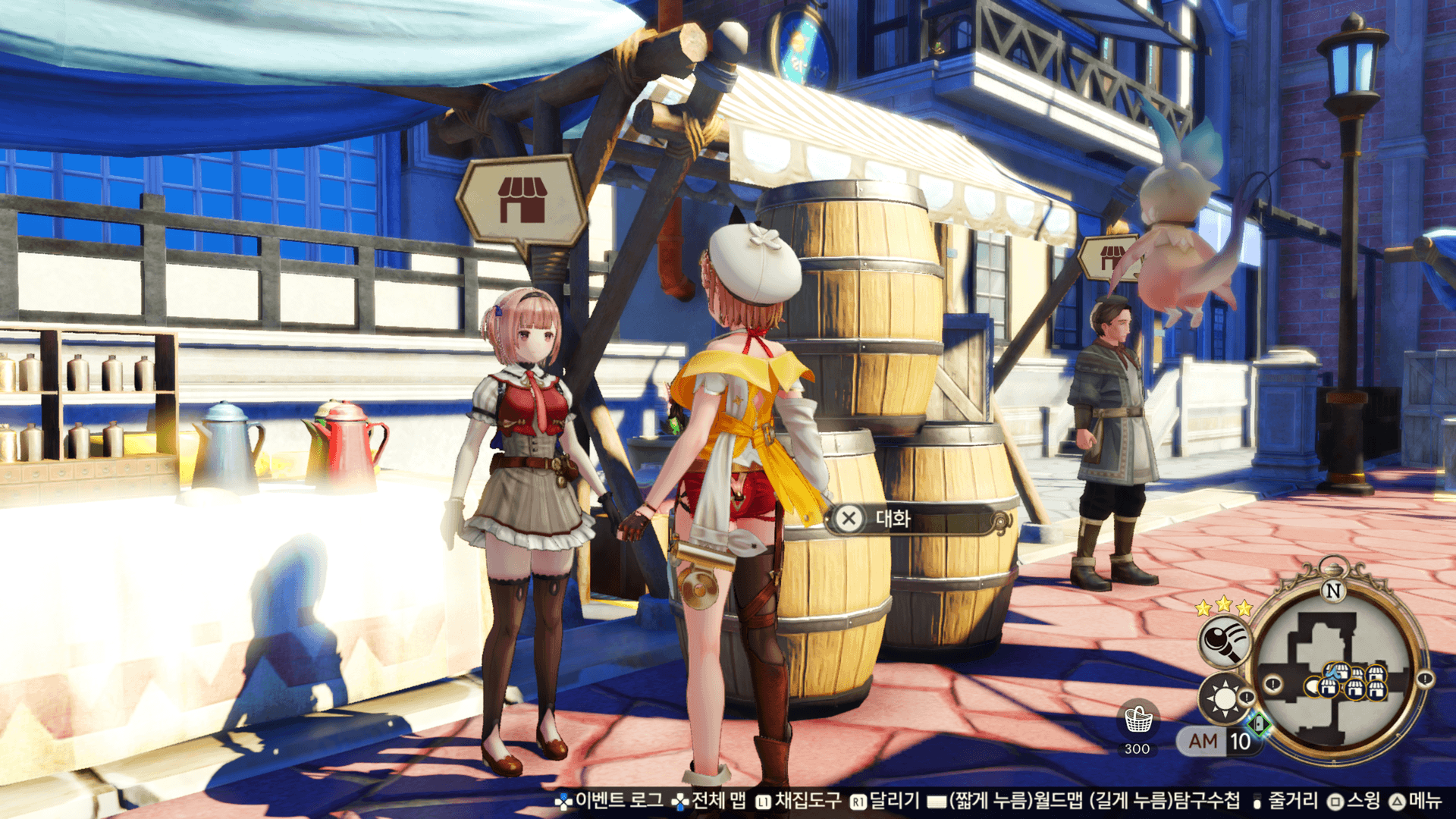Viewport: 1456px width, 819px height.
Task: Click the exclamation marker on minimap's right edge
Action: click(1425, 679)
